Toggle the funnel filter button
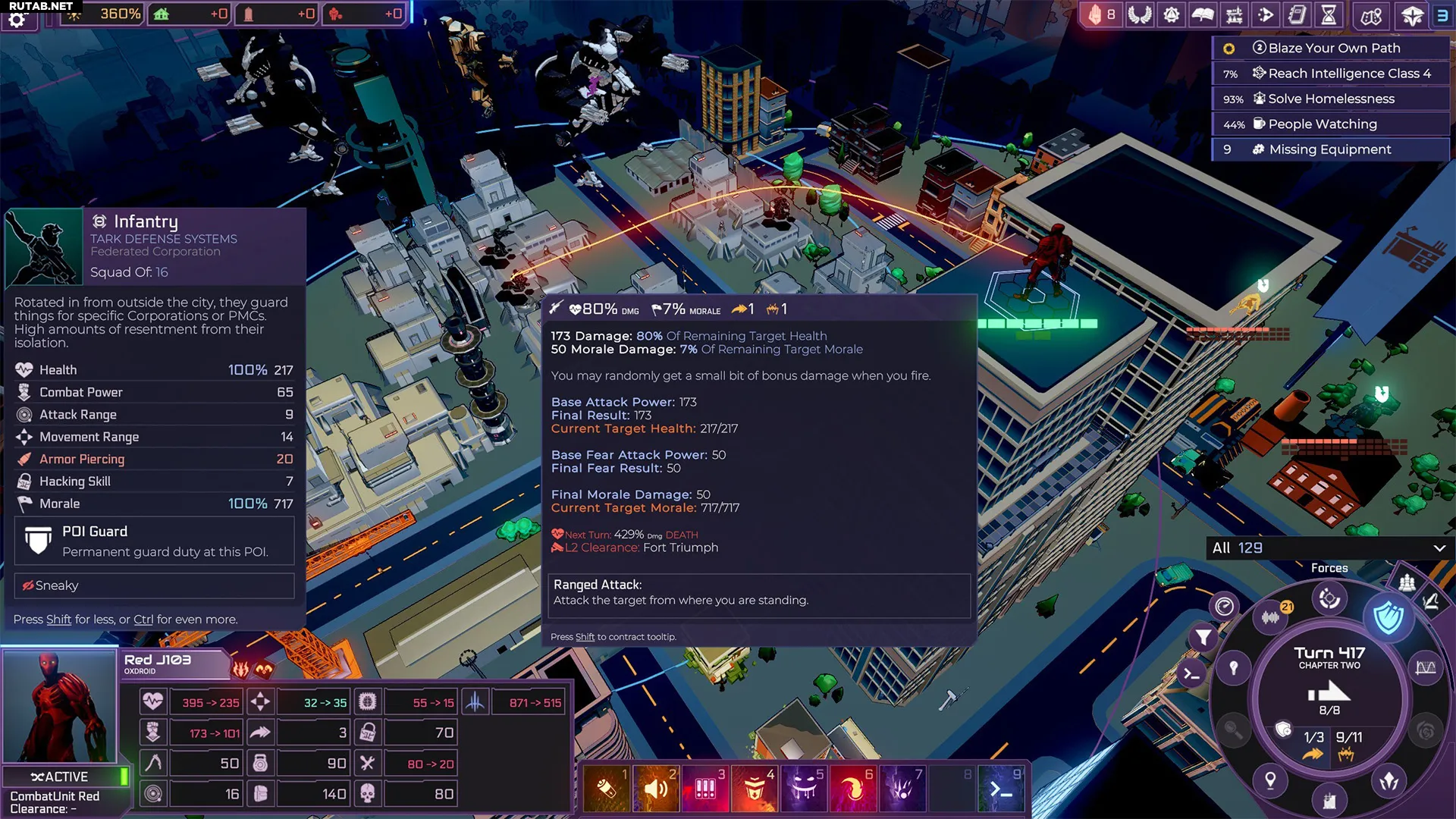1456x819 pixels. coord(1203,637)
